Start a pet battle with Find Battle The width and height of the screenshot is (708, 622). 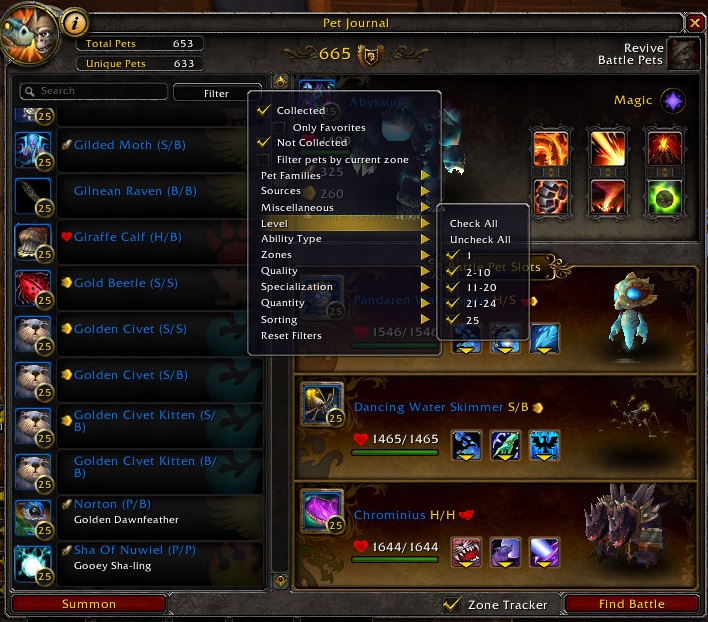tap(631, 604)
